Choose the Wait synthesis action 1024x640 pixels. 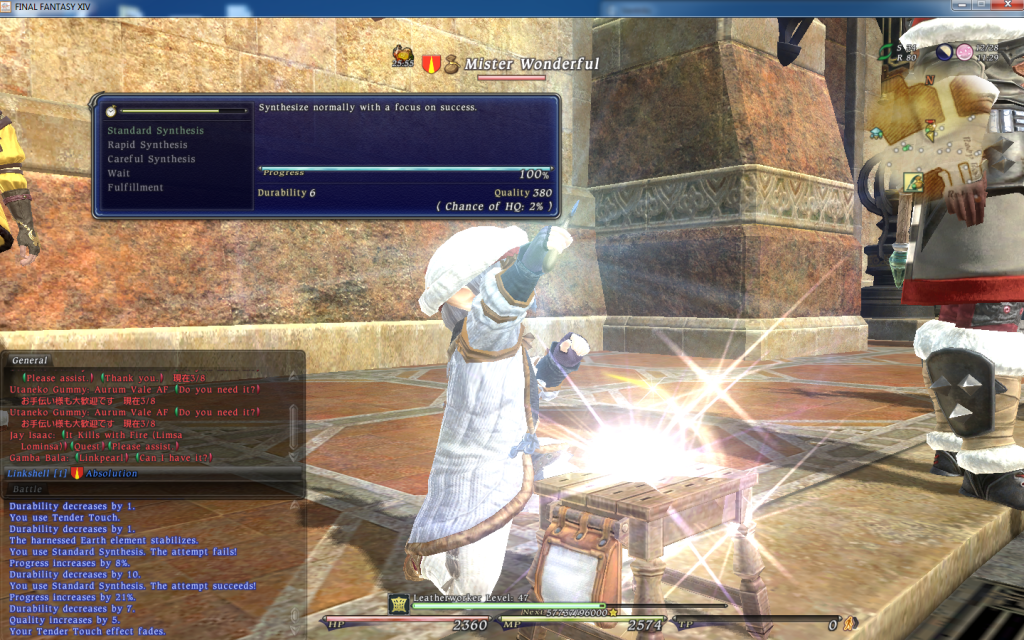click(x=118, y=173)
